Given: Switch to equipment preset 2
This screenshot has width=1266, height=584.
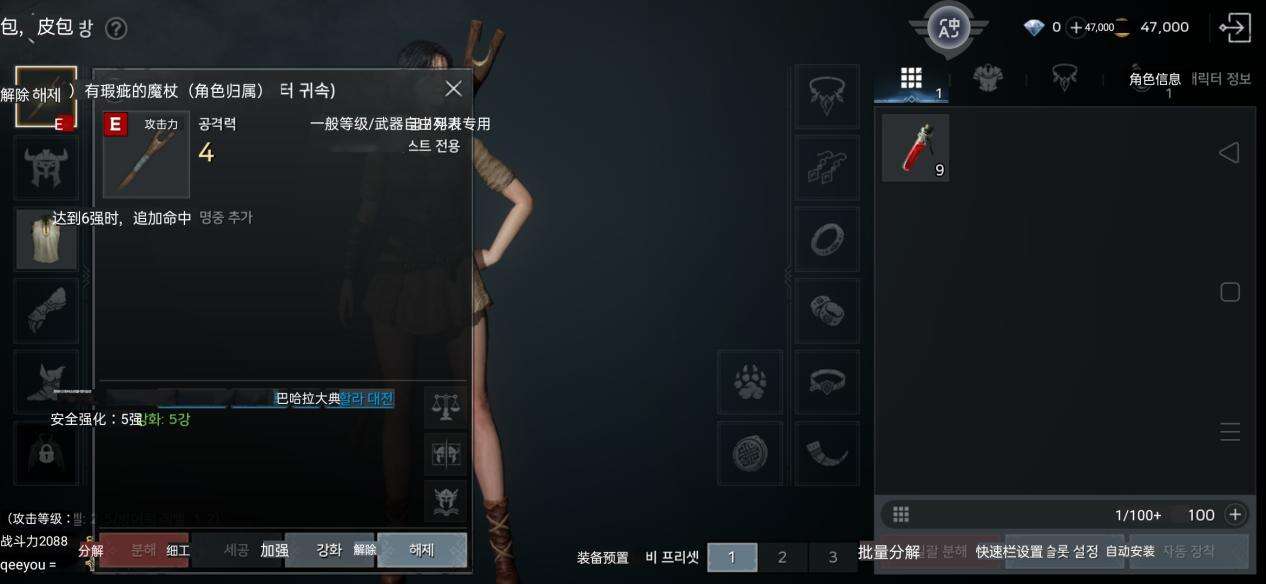Looking at the screenshot, I should [x=782, y=557].
